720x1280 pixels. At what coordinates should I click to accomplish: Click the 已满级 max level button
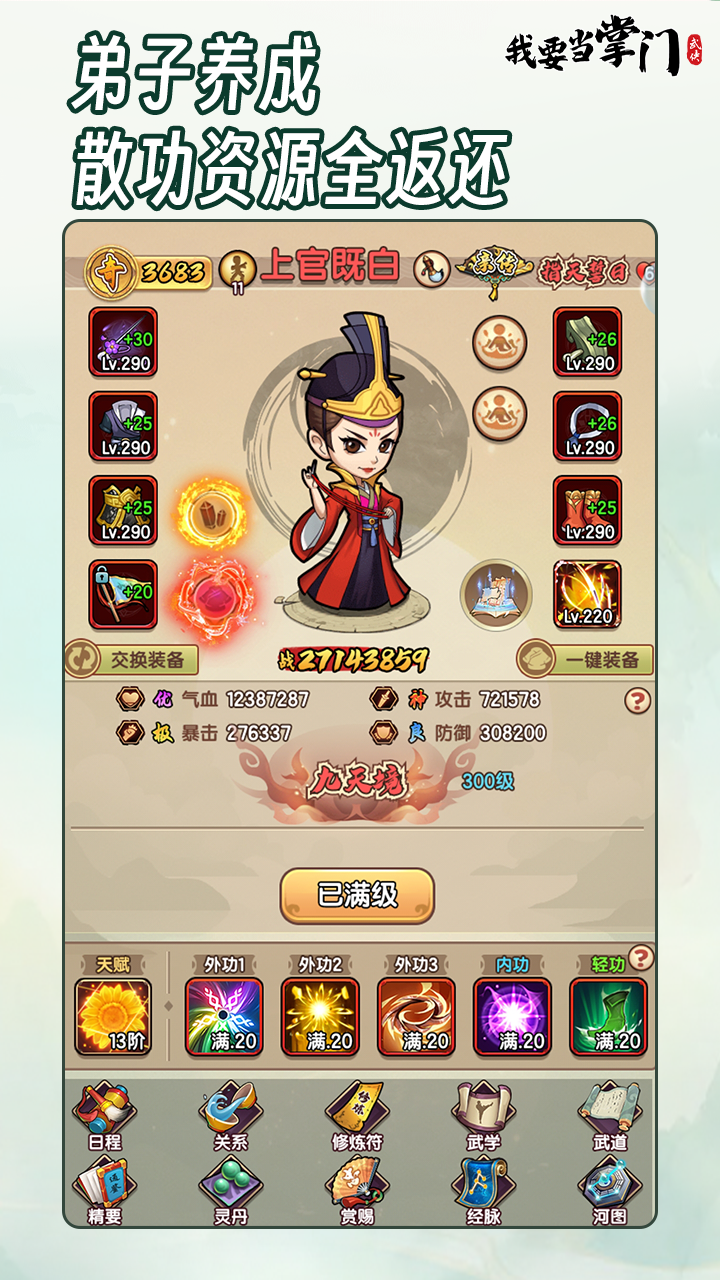[x=357, y=895]
